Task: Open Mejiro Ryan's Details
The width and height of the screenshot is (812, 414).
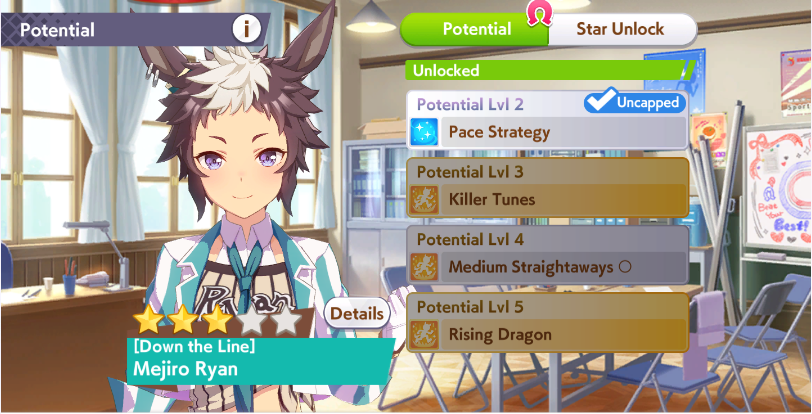Action: (x=357, y=314)
